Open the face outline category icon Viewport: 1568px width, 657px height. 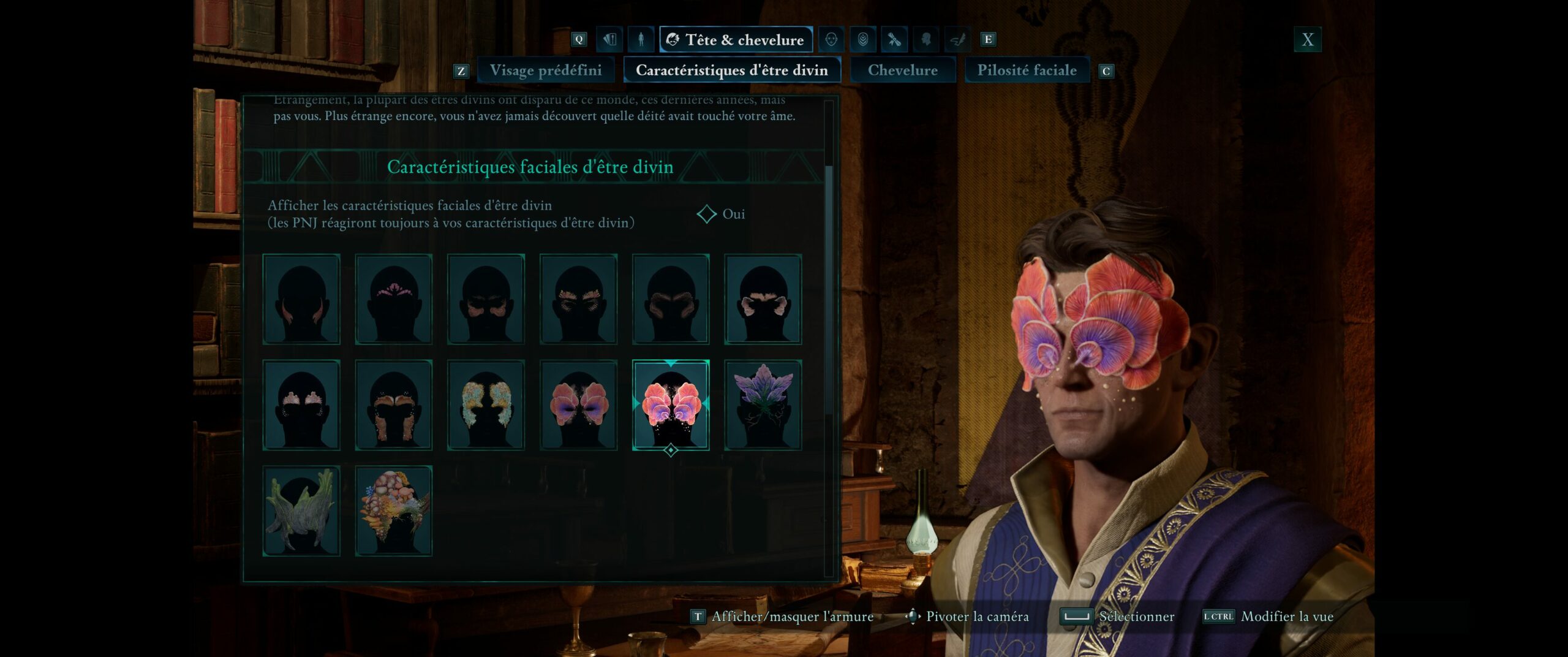(831, 40)
